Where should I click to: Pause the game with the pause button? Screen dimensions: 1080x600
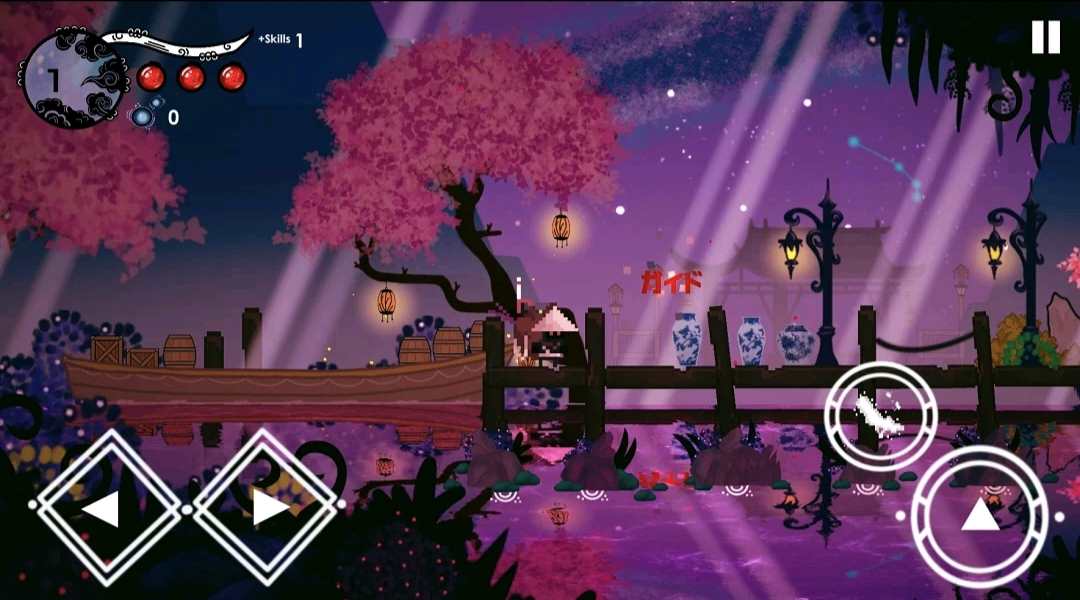pyautogui.click(x=1045, y=37)
